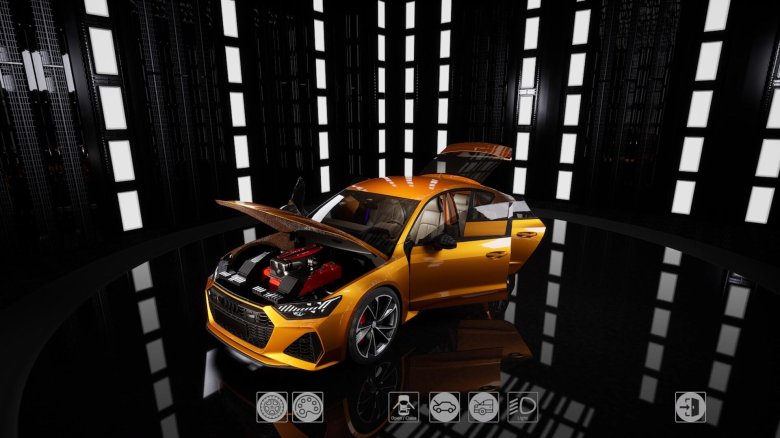780x438 pixels.
Task: Toggle the headlight Light button
Action: 522,407
